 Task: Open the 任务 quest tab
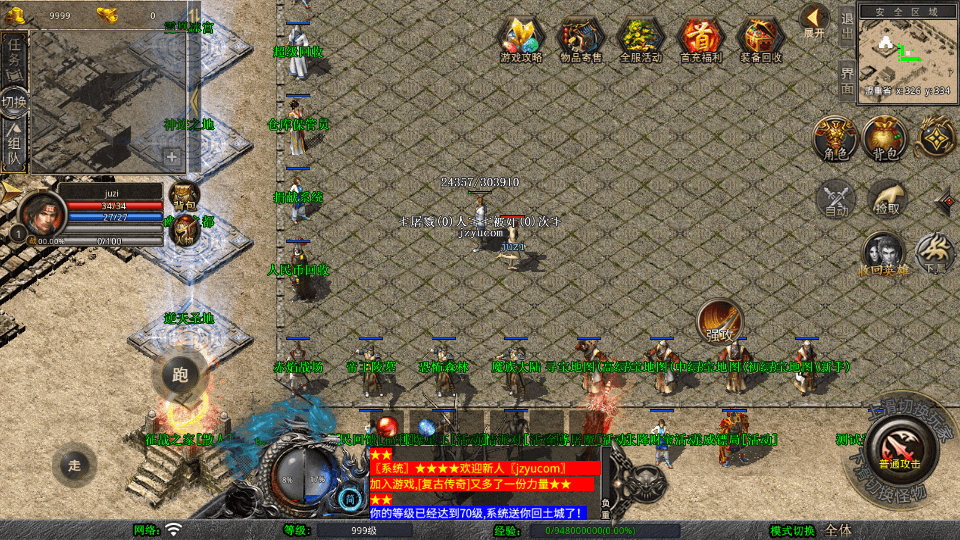15,56
